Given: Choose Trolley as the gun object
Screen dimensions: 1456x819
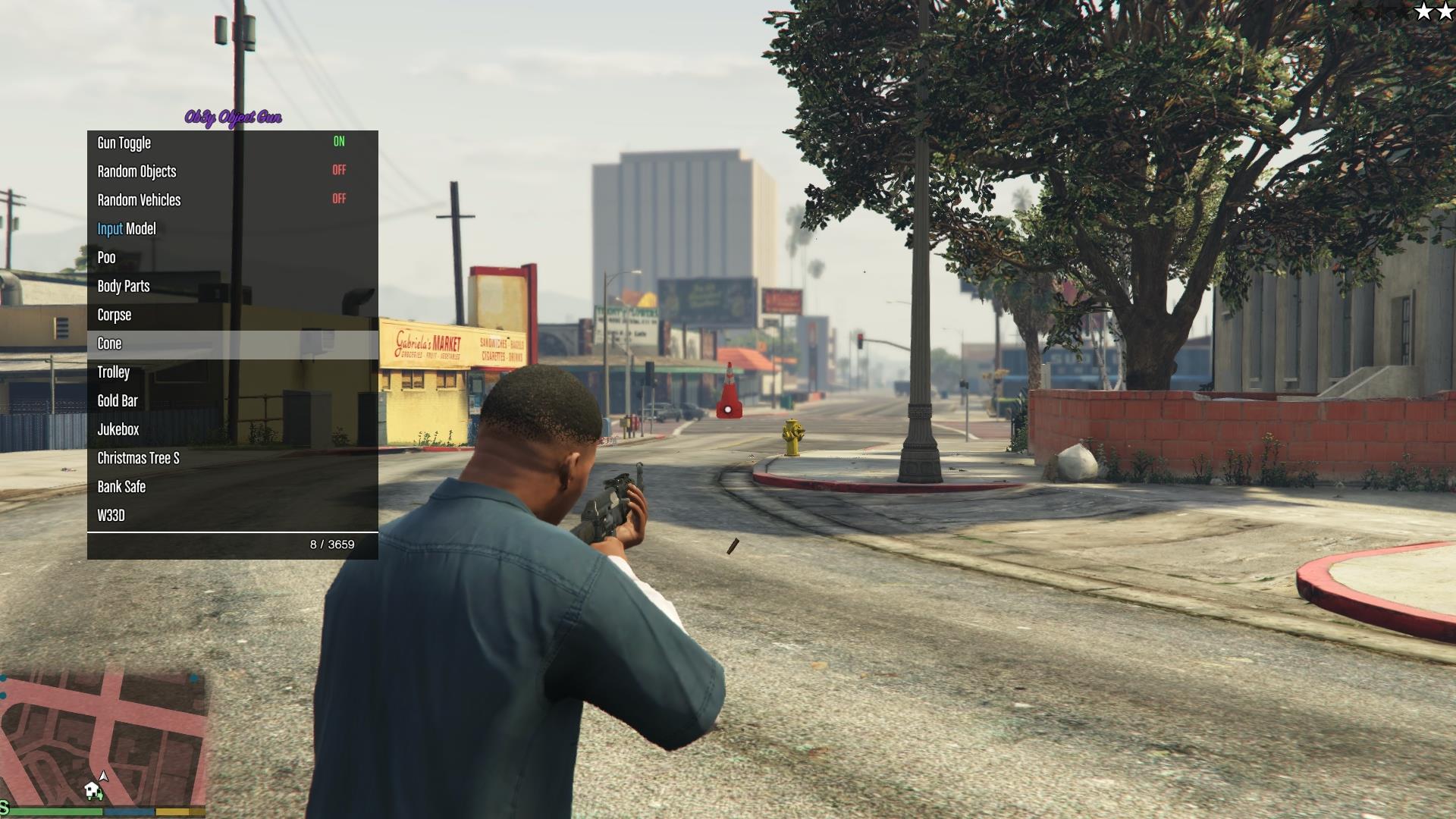Looking at the screenshot, I should pos(232,372).
